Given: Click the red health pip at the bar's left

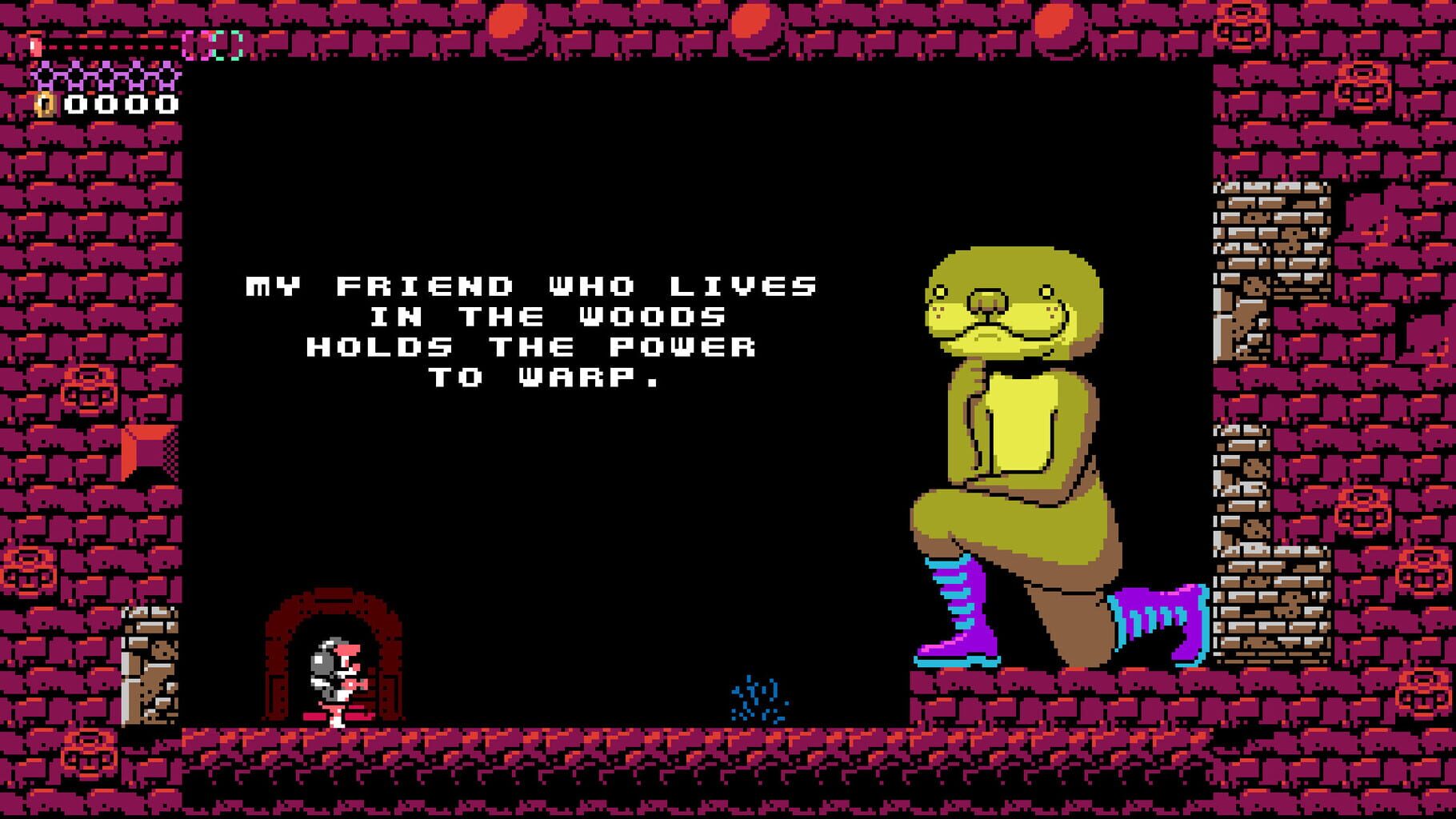Looking at the screenshot, I should pyautogui.click(x=35, y=46).
